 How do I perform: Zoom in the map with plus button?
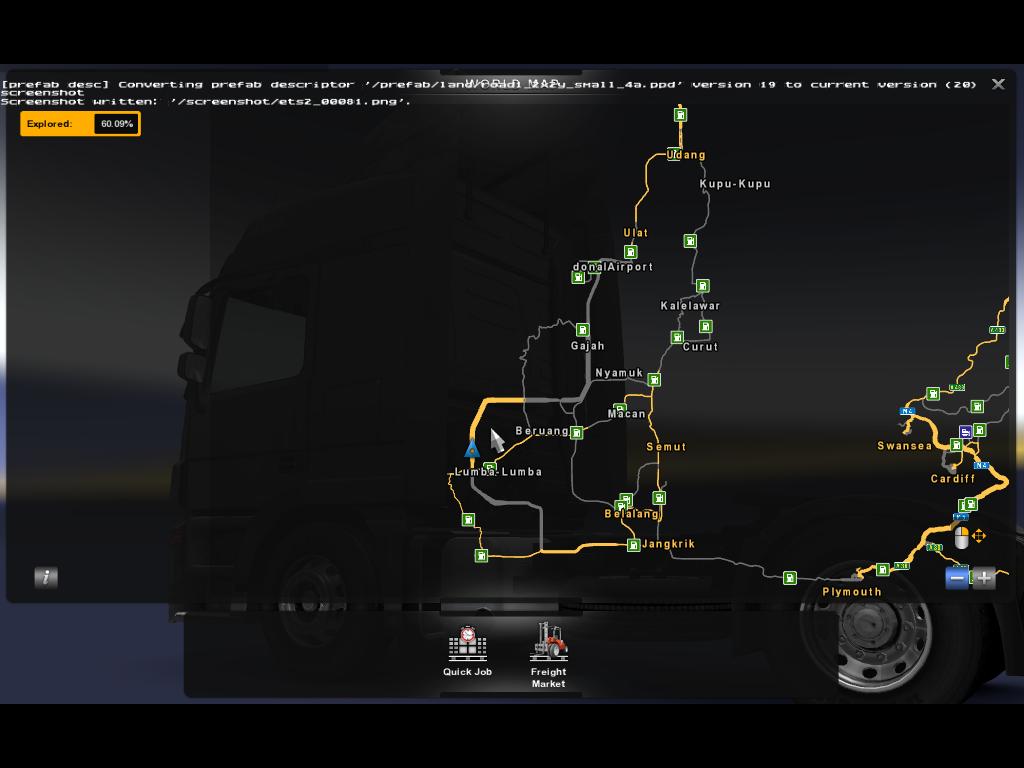pyautogui.click(x=984, y=577)
